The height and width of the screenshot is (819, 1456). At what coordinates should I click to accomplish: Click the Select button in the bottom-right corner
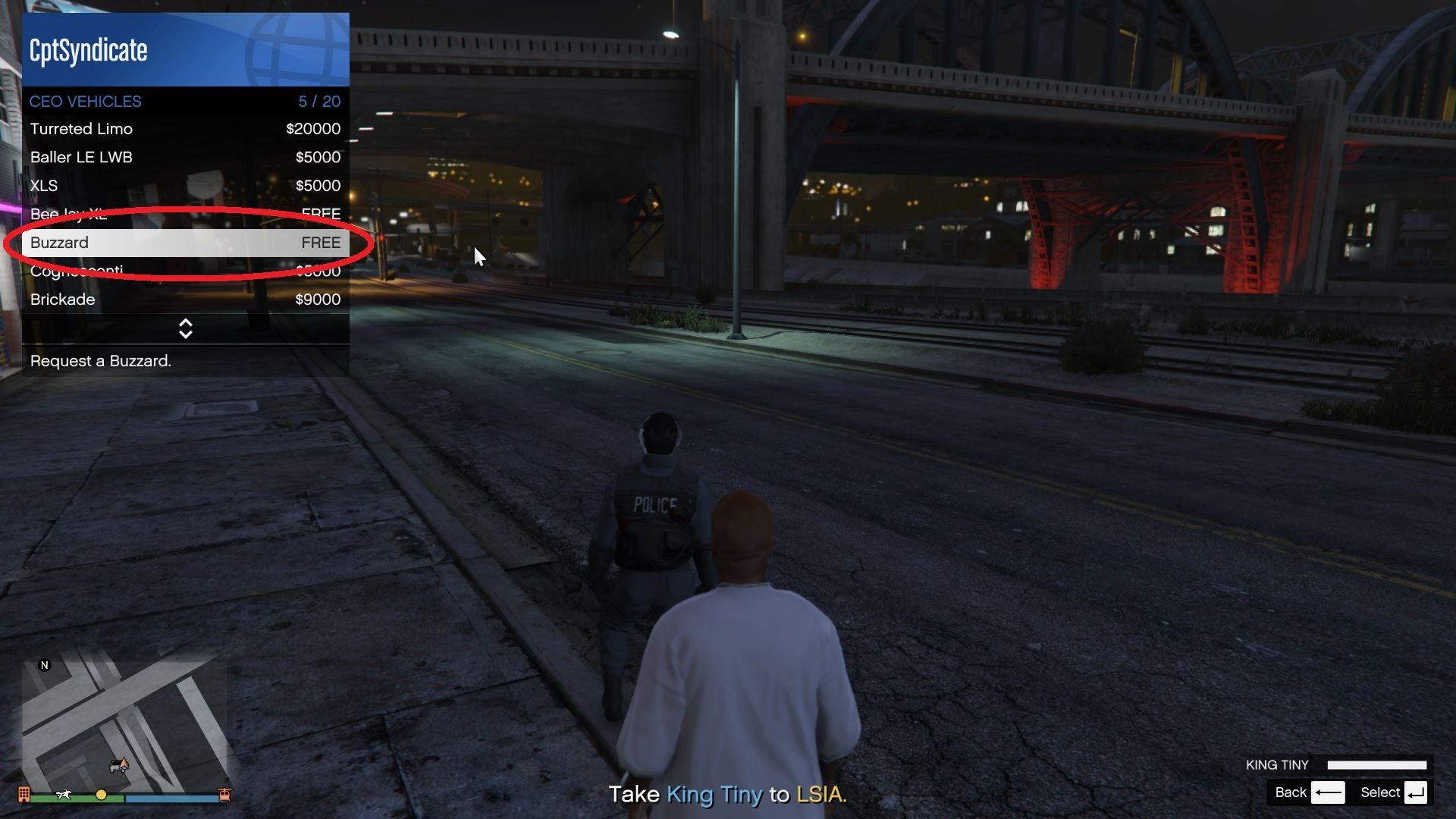(x=1380, y=792)
